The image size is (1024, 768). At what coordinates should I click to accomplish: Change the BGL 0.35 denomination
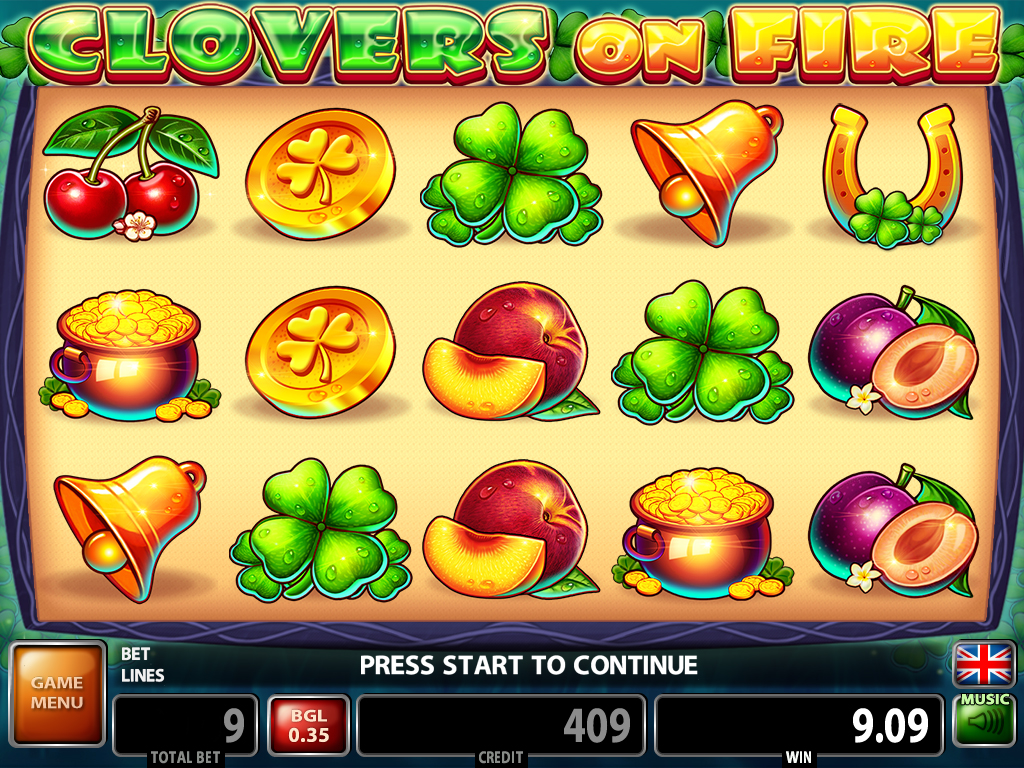coord(308,724)
